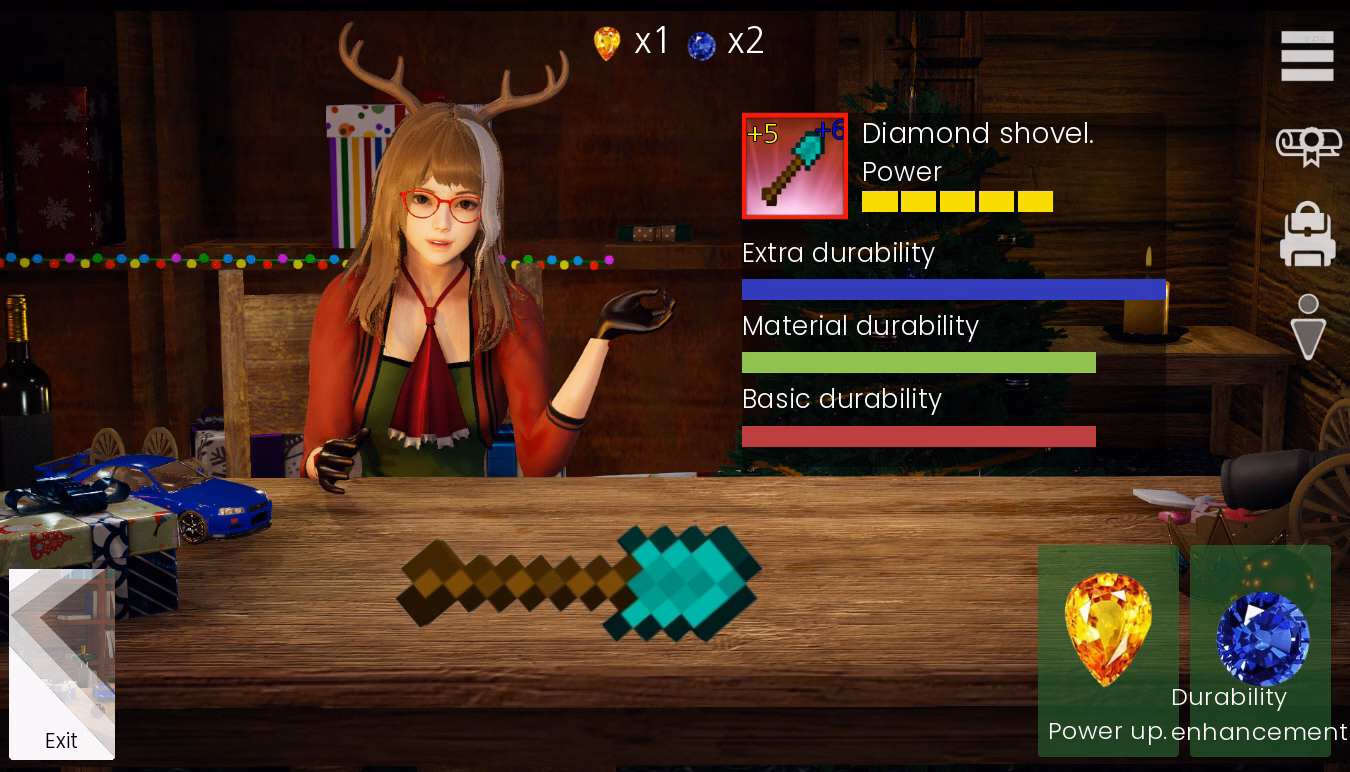Click the Extra durability blue bar

[x=954, y=288]
